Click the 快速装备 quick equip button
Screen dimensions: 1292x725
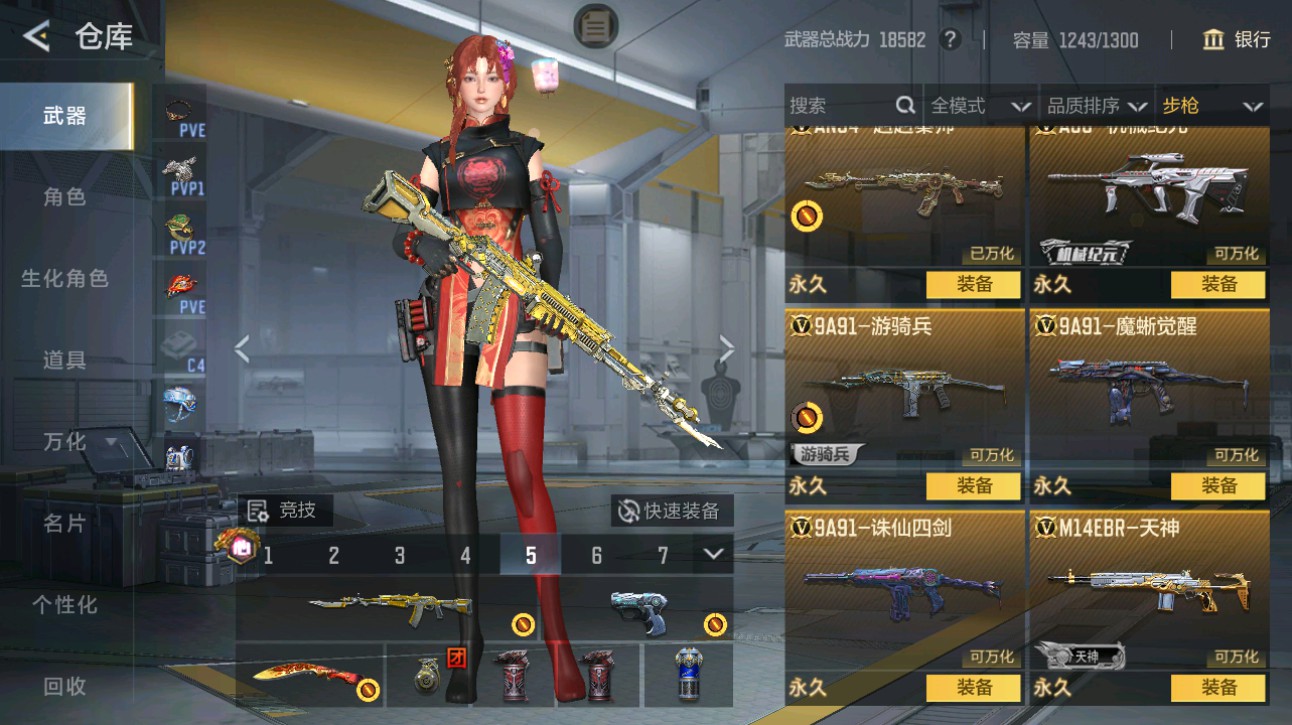coord(671,511)
